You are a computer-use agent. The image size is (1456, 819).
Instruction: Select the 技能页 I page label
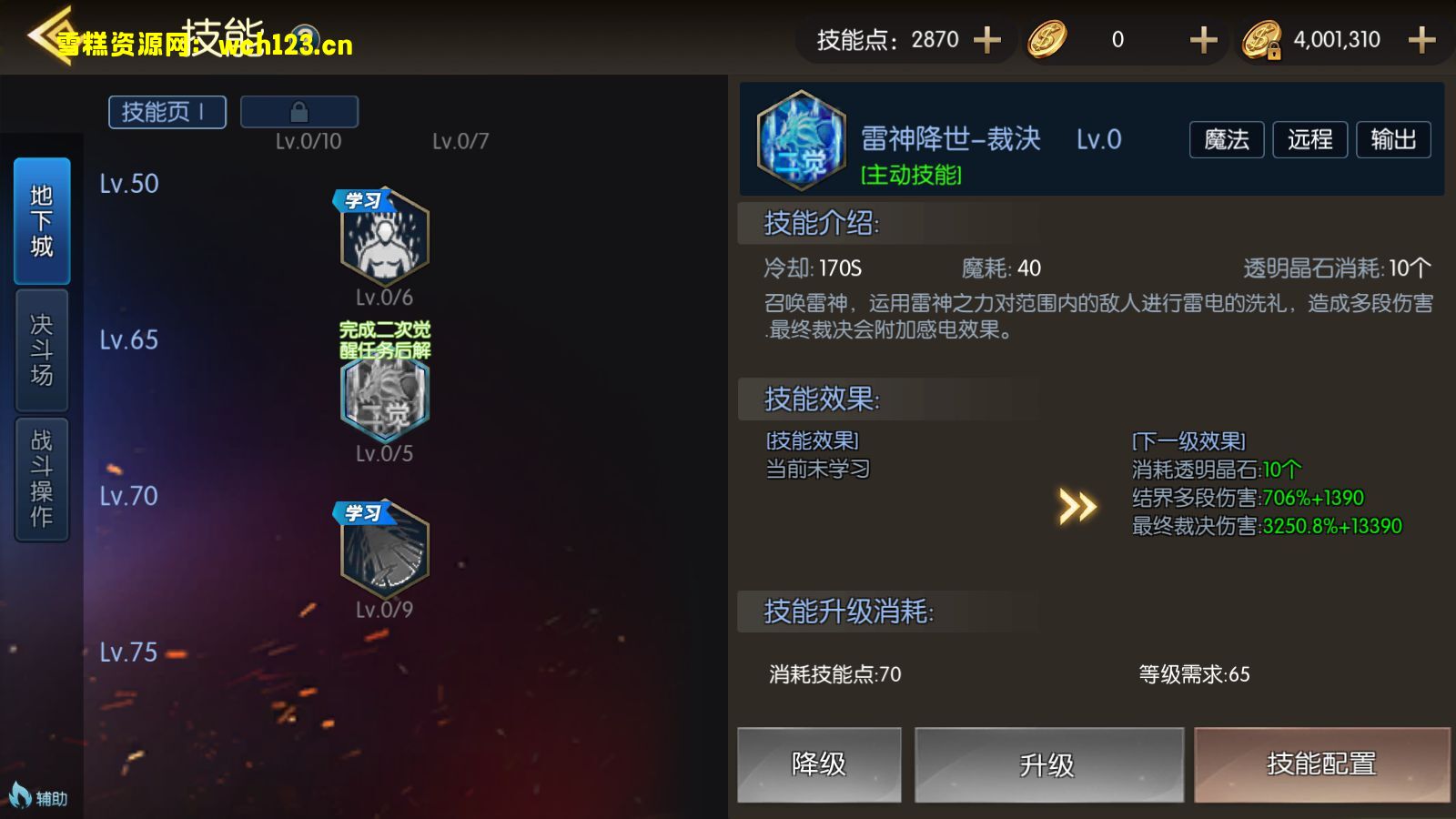pyautogui.click(x=167, y=111)
